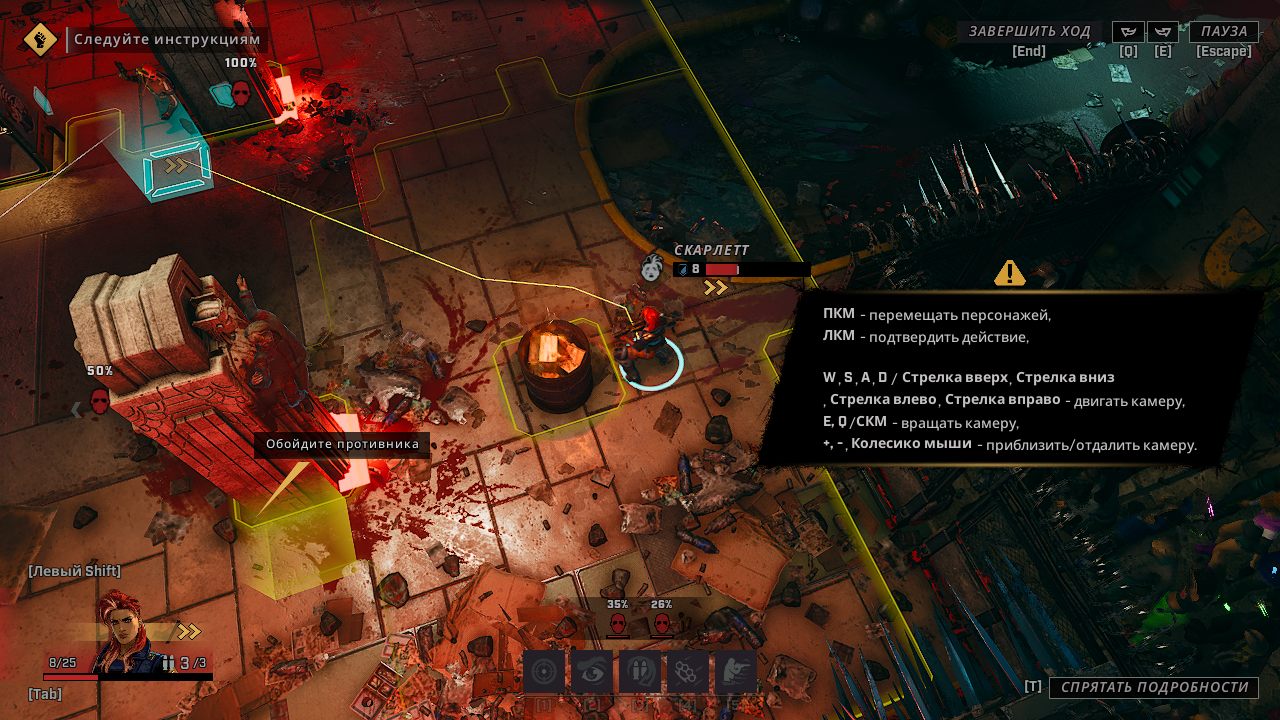The image size is (1280, 720).
Task: Choose the crouching shooter ability
Action: 735,672
